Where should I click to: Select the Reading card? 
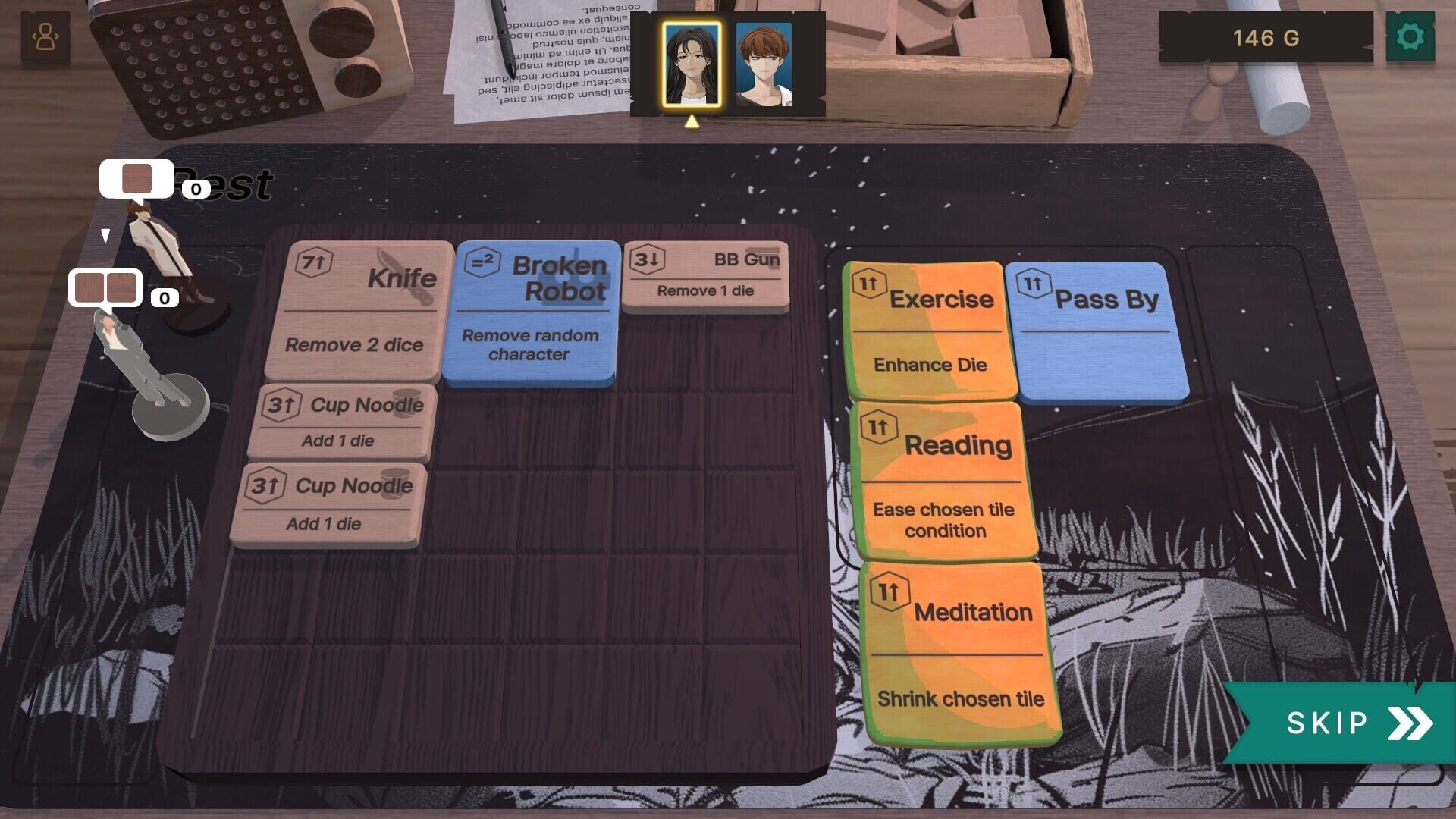pyautogui.click(x=944, y=478)
